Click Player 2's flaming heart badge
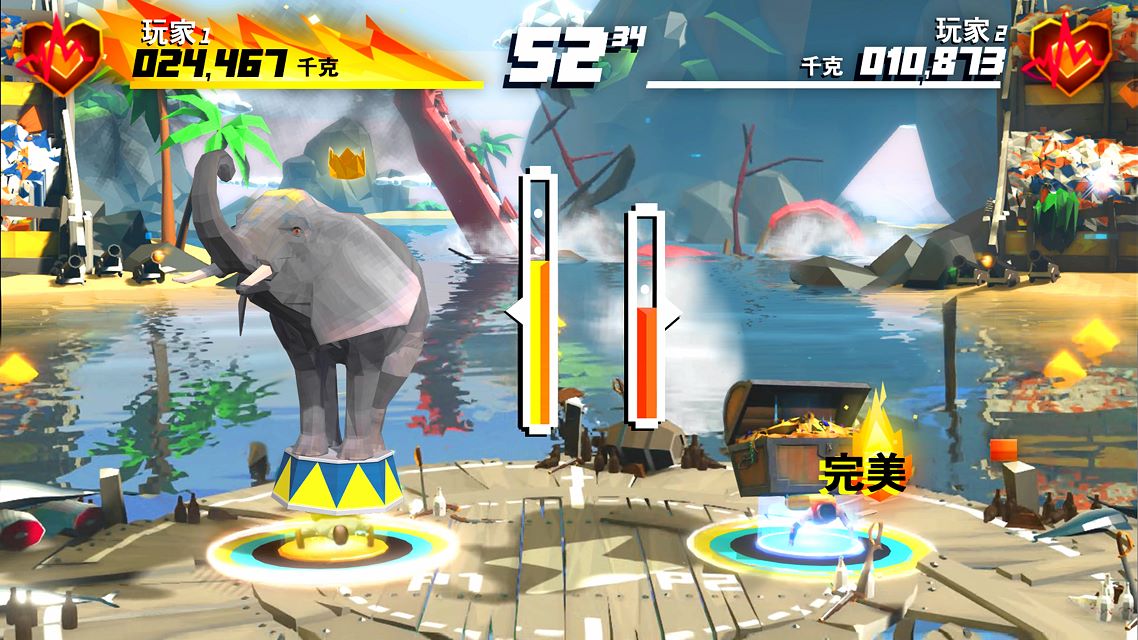This screenshot has height=640, width=1138. click(1070, 53)
